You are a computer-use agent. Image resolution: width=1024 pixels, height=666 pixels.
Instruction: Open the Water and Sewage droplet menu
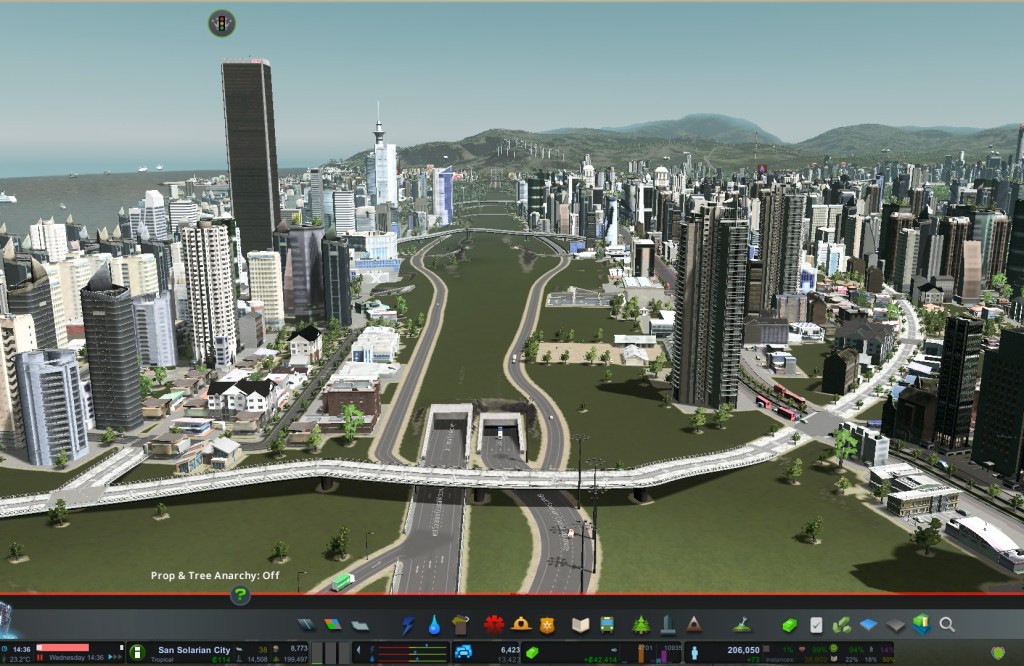coord(434,625)
